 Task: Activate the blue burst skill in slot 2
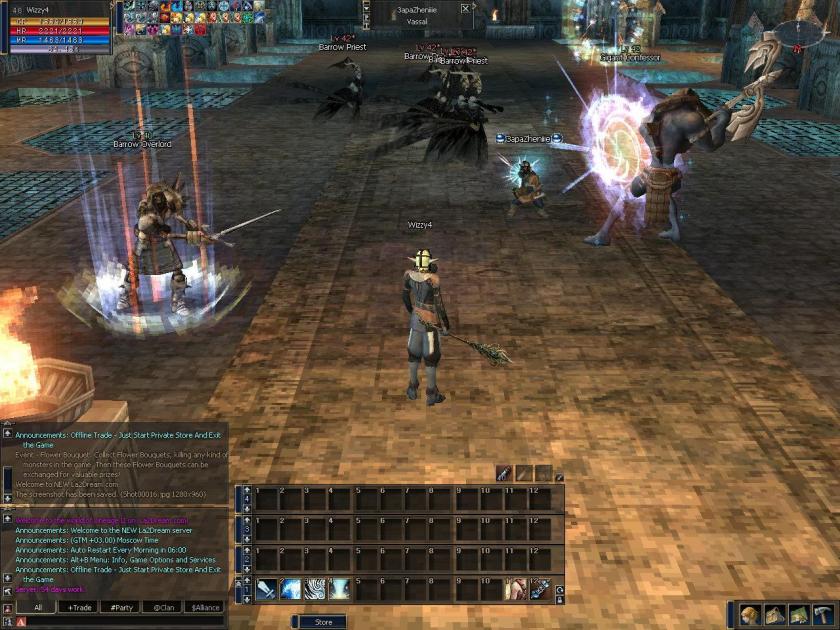tap(291, 590)
